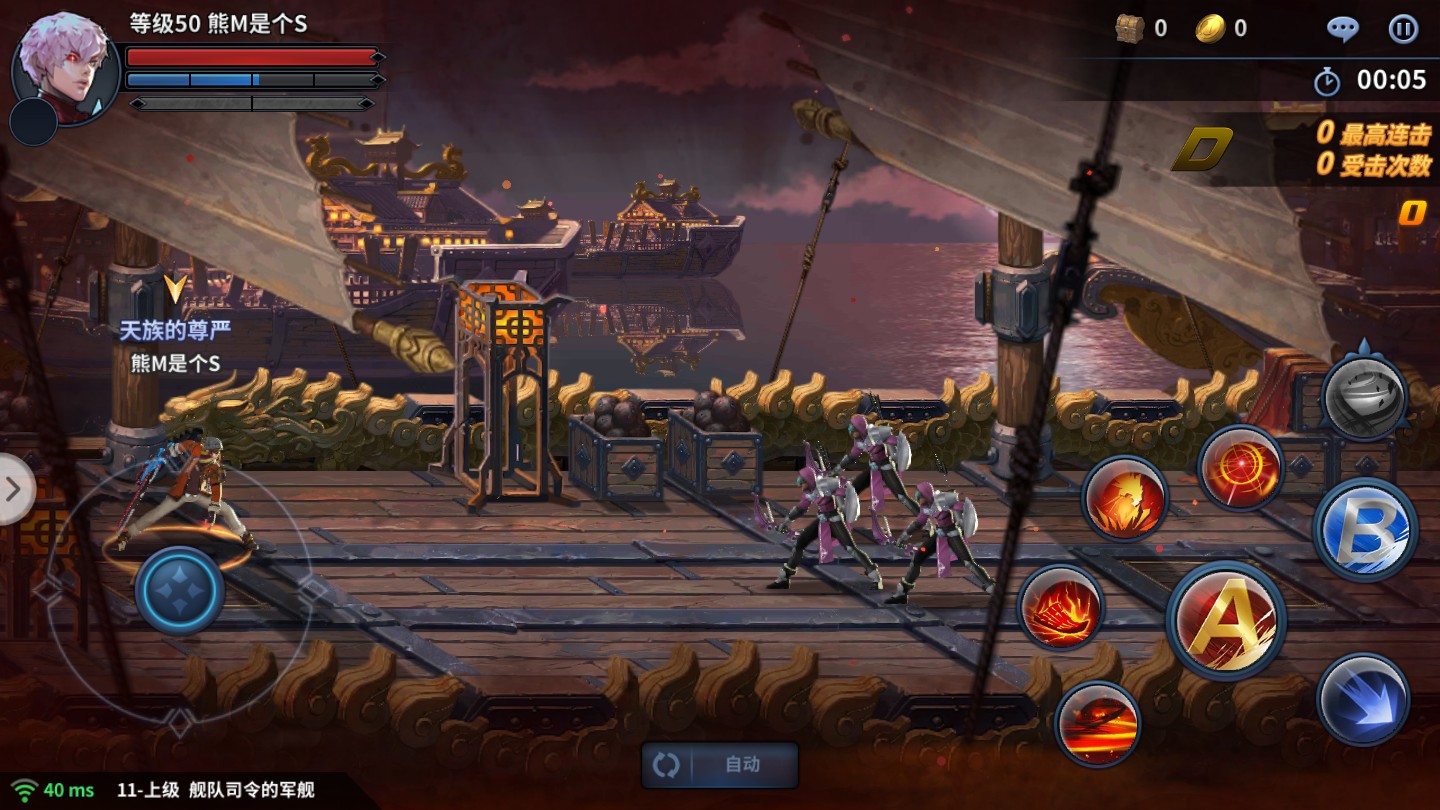Toggle the auto-battle 自动 button
1440x810 pixels.
click(x=720, y=765)
